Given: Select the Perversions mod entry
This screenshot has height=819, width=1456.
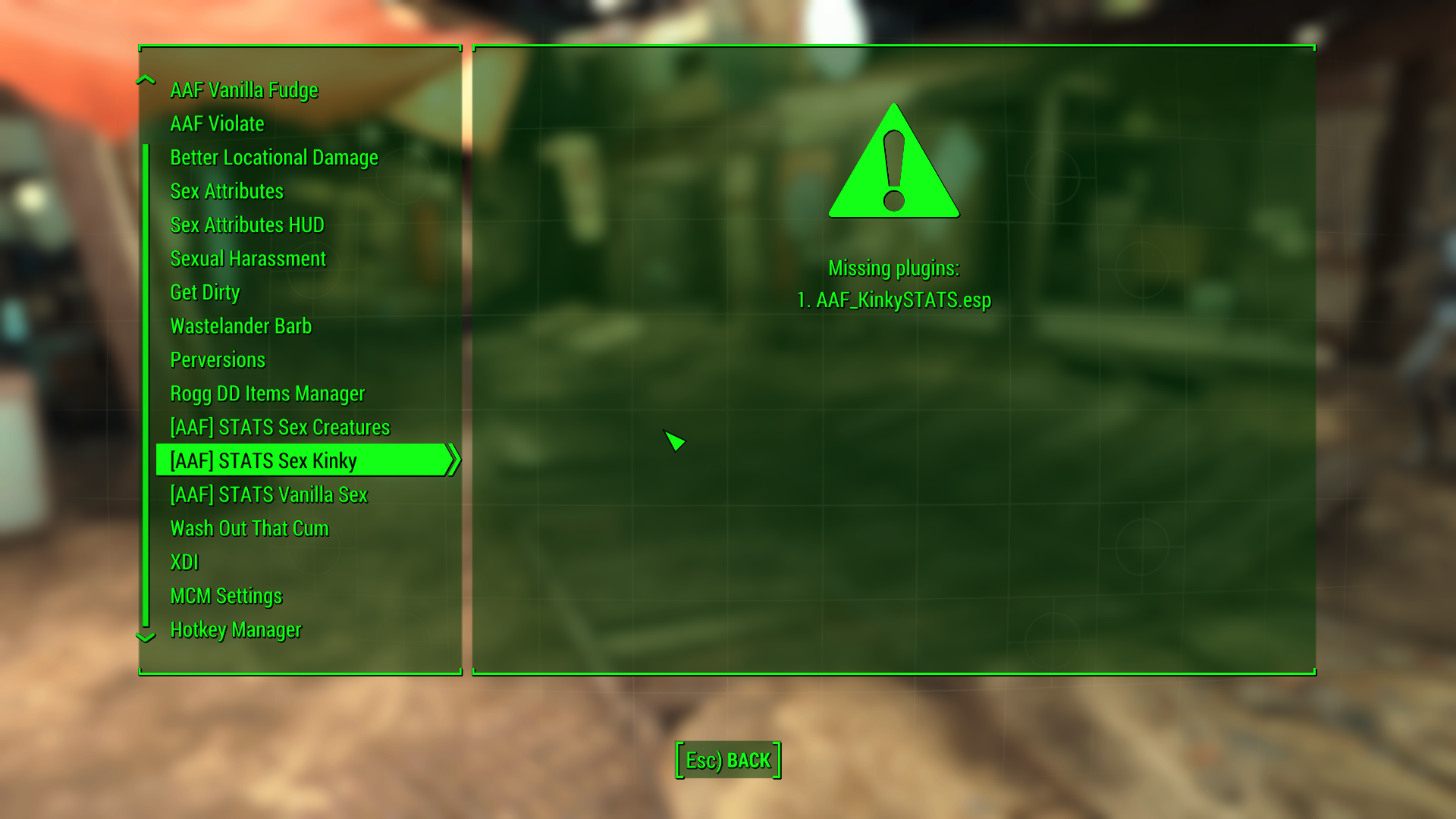Looking at the screenshot, I should [x=218, y=359].
